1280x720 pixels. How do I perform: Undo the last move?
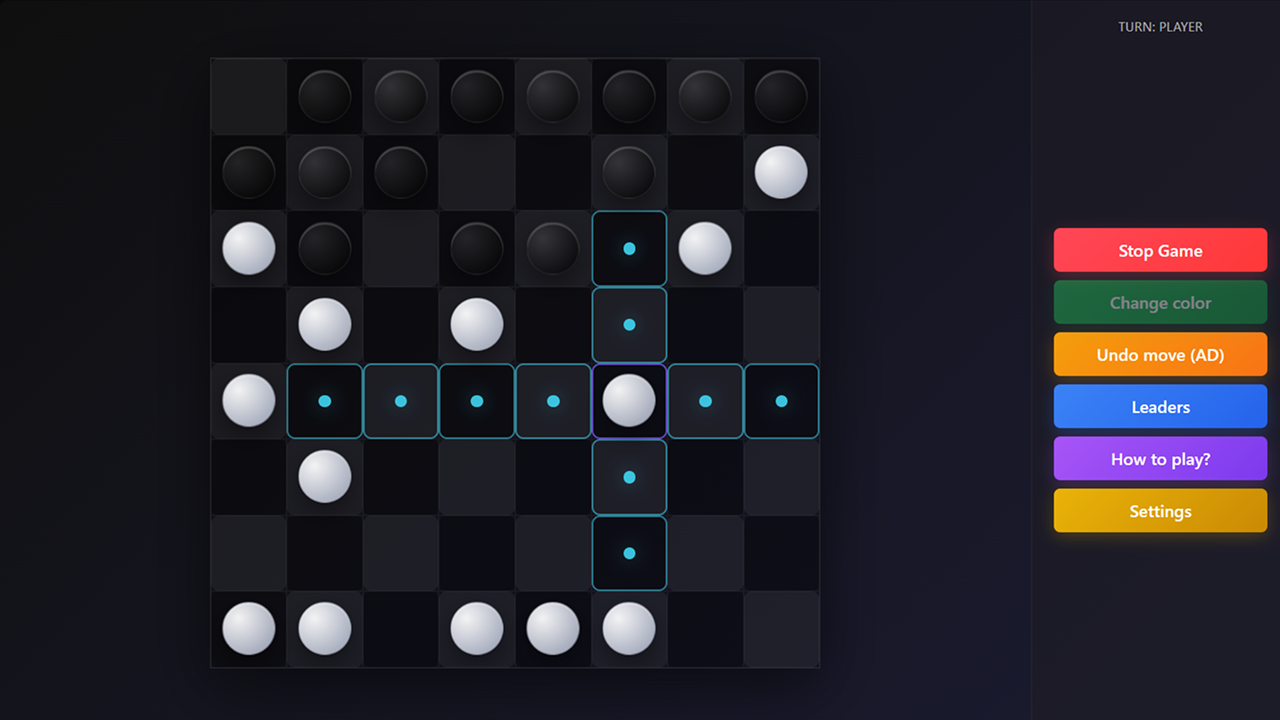pyautogui.click(x=1160, y=353)
